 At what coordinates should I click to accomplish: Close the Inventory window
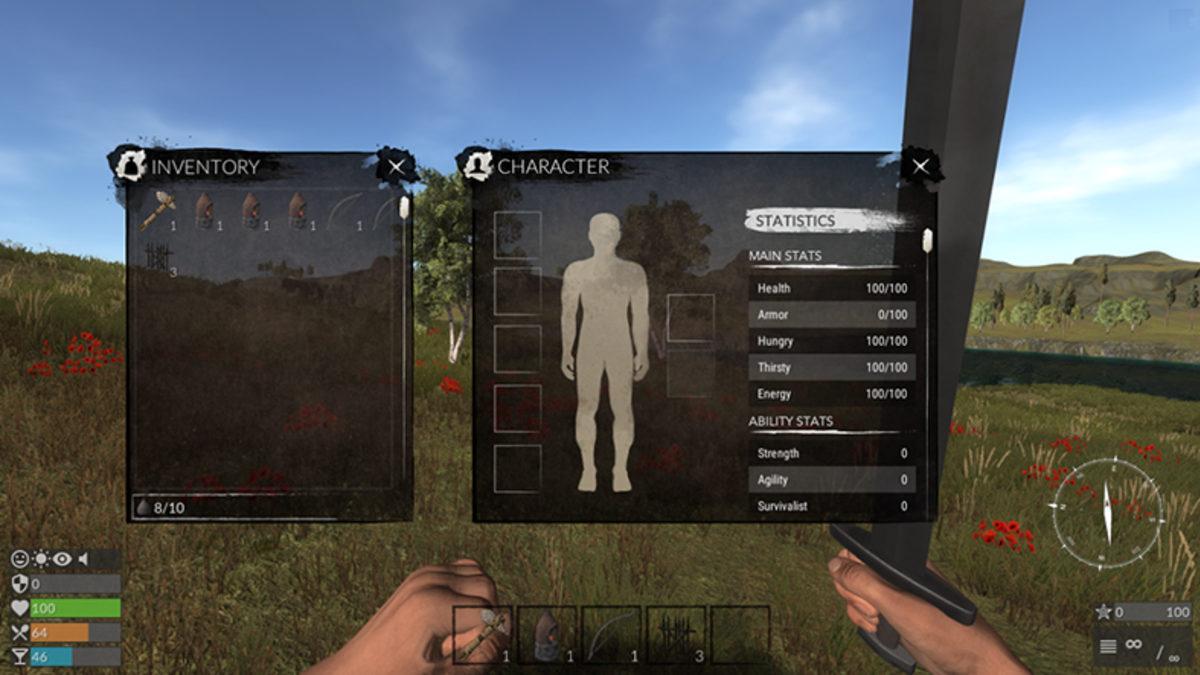click(397, 167)
